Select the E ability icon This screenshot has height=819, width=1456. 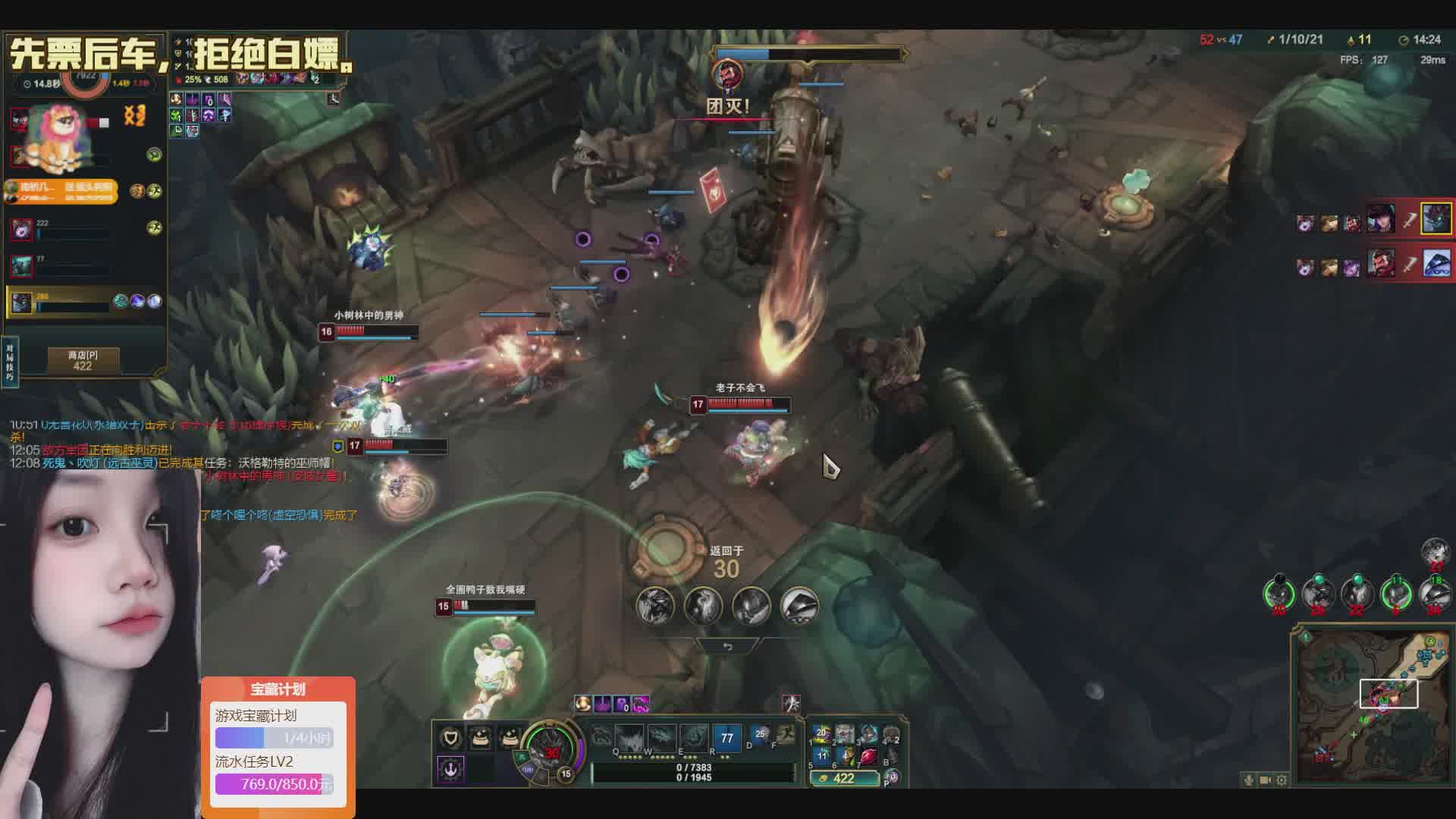click(661, 736)
